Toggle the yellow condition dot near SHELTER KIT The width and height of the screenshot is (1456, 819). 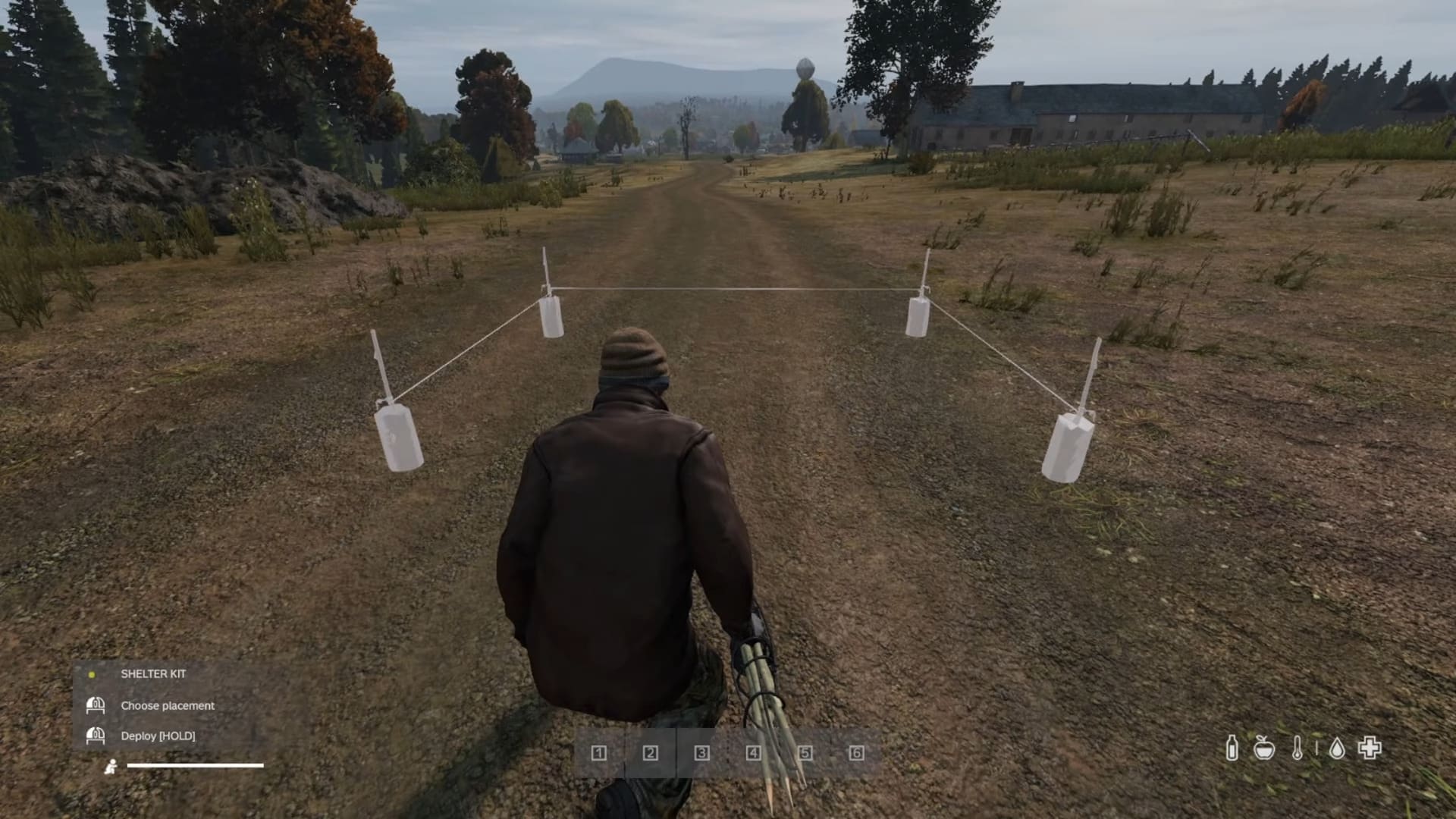click(x=92, y=674)
